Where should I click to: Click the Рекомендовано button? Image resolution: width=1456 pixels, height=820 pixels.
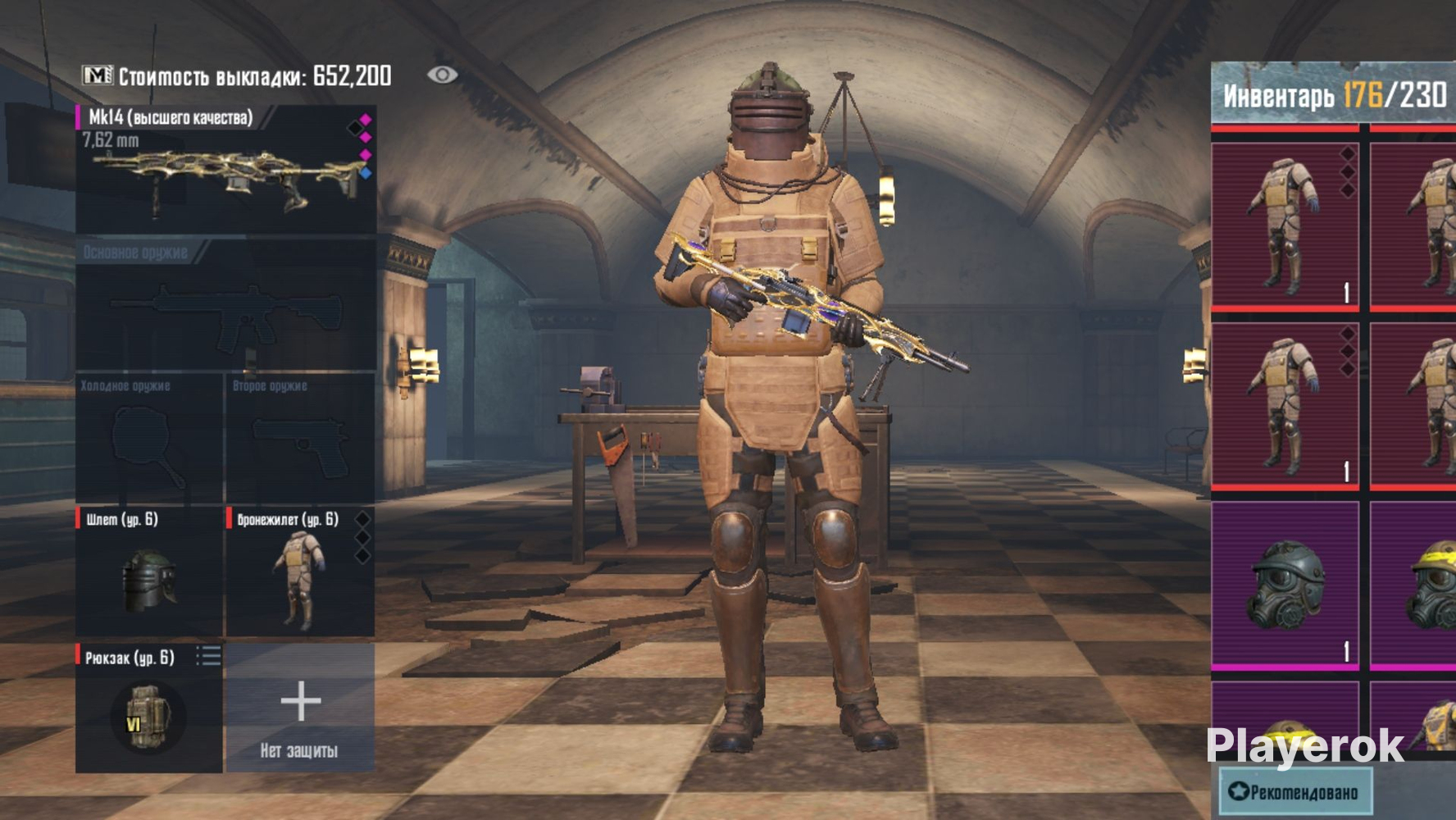pyautogui.click(x=1295, y=791)
